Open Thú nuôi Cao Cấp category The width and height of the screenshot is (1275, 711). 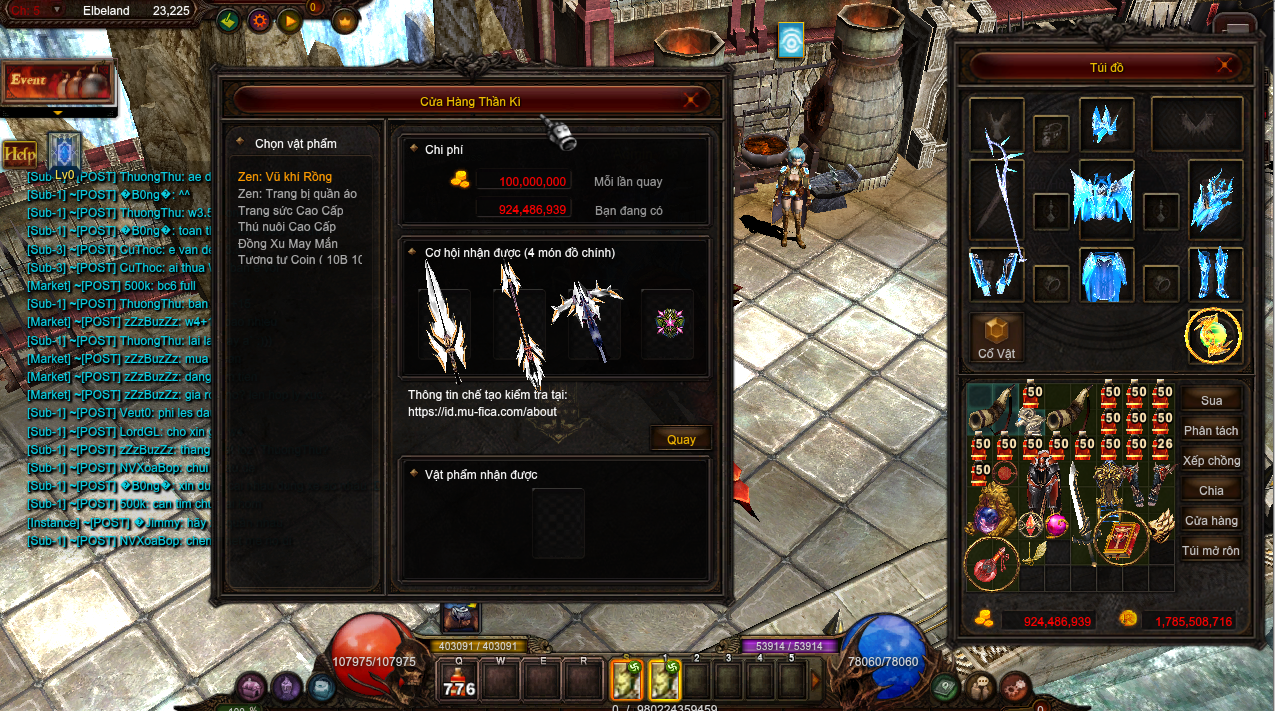pyautogui.click(x=290, y=227)
